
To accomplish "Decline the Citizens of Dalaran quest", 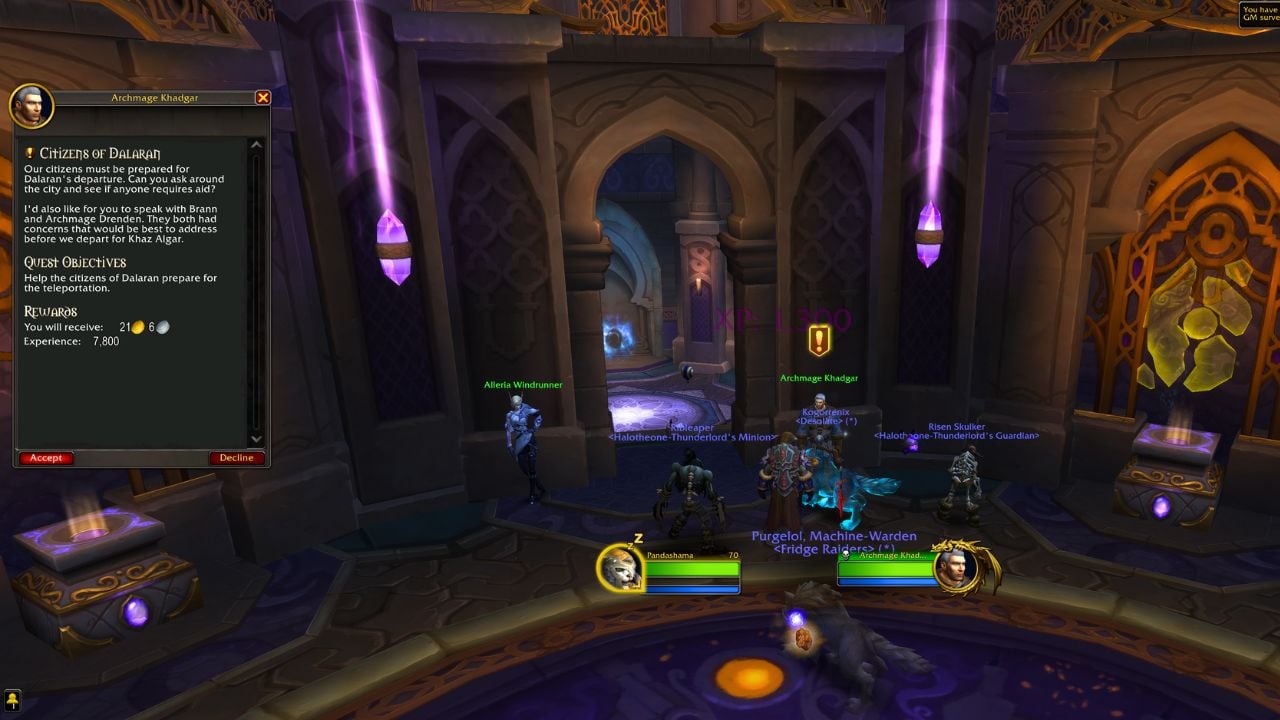I will tap(236, 457).
